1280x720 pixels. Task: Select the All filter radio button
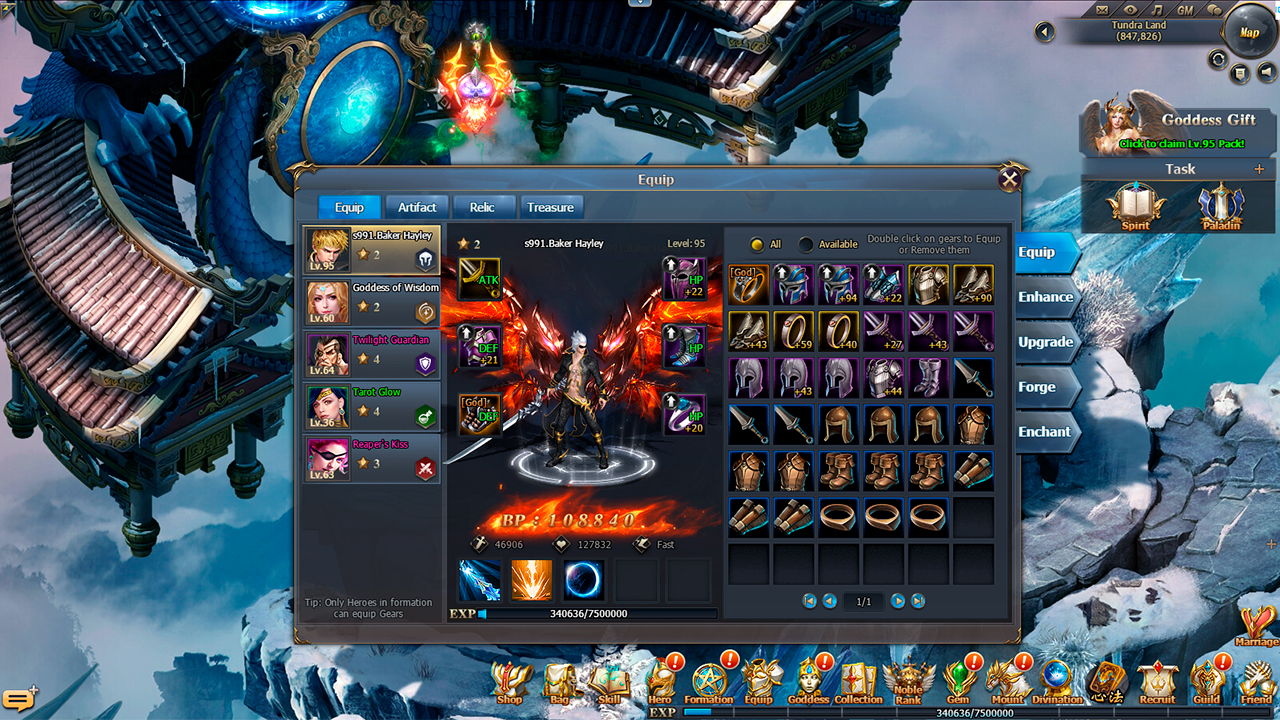click(758, 244)
